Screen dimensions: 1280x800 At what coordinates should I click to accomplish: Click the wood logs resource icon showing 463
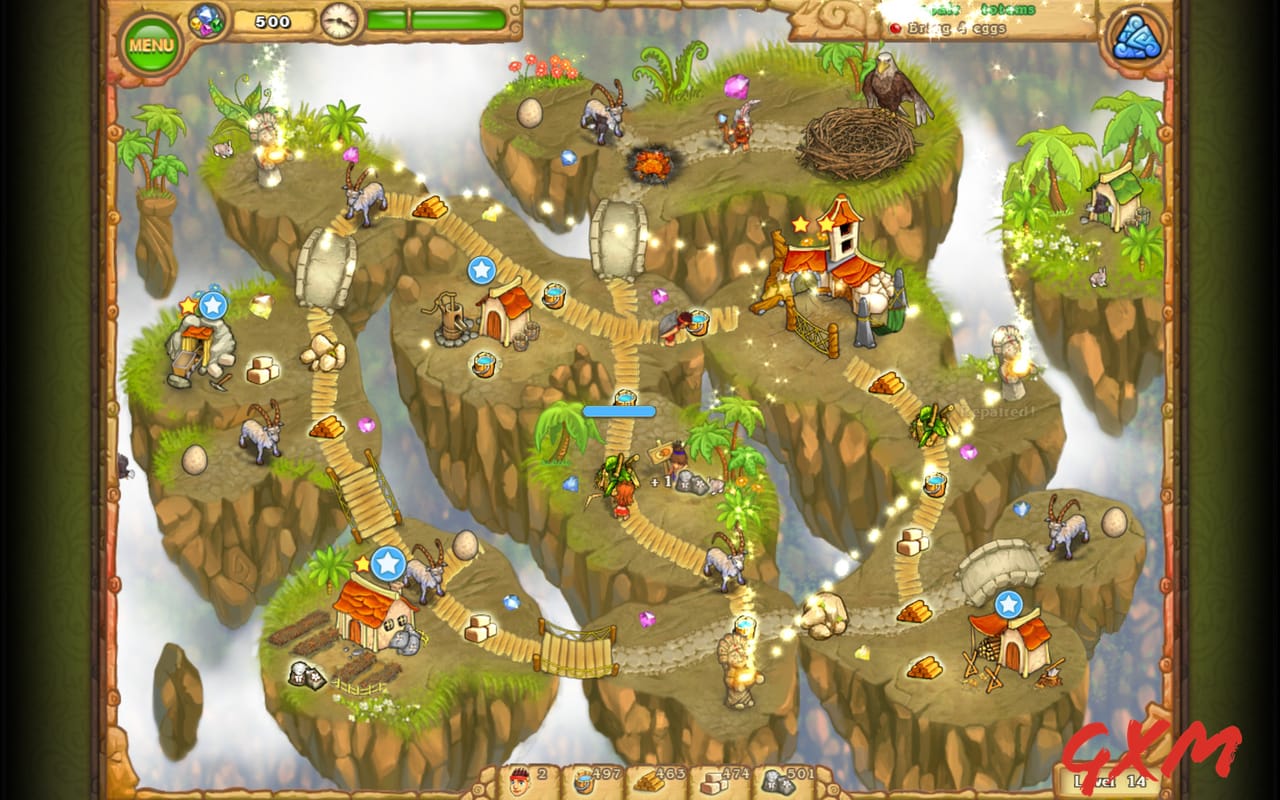click(650, 782)
